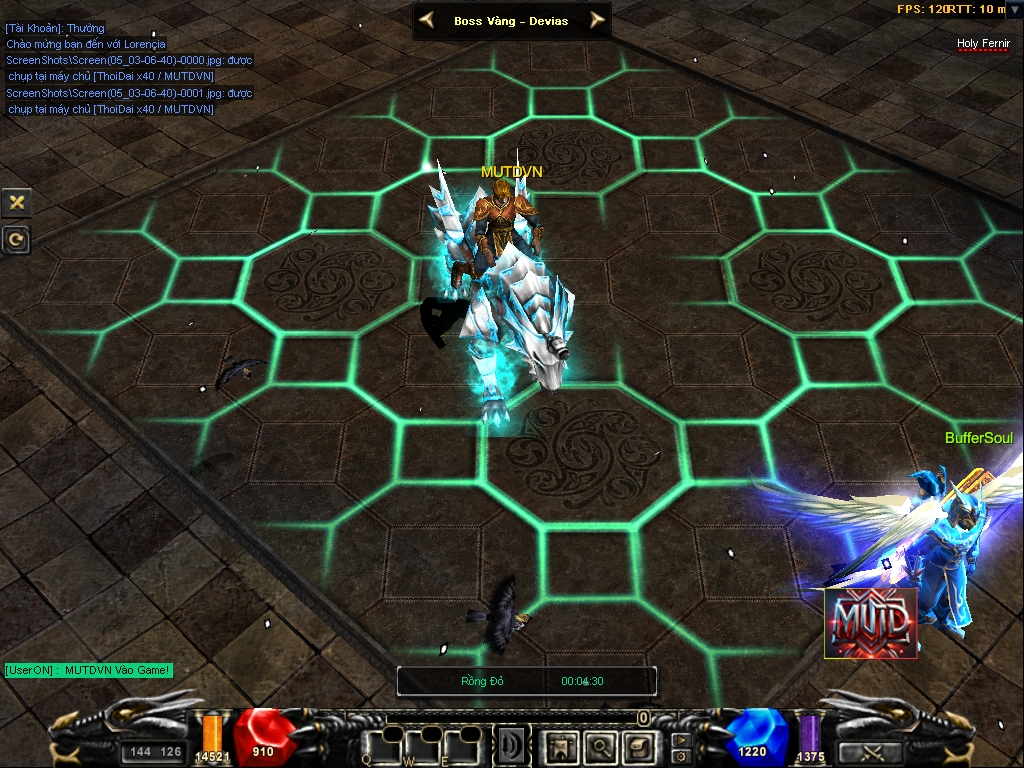Viewport: 1024px width, 768px height.
Task: Select the Q hotkey item slot
Action: [x=381, y=744]
